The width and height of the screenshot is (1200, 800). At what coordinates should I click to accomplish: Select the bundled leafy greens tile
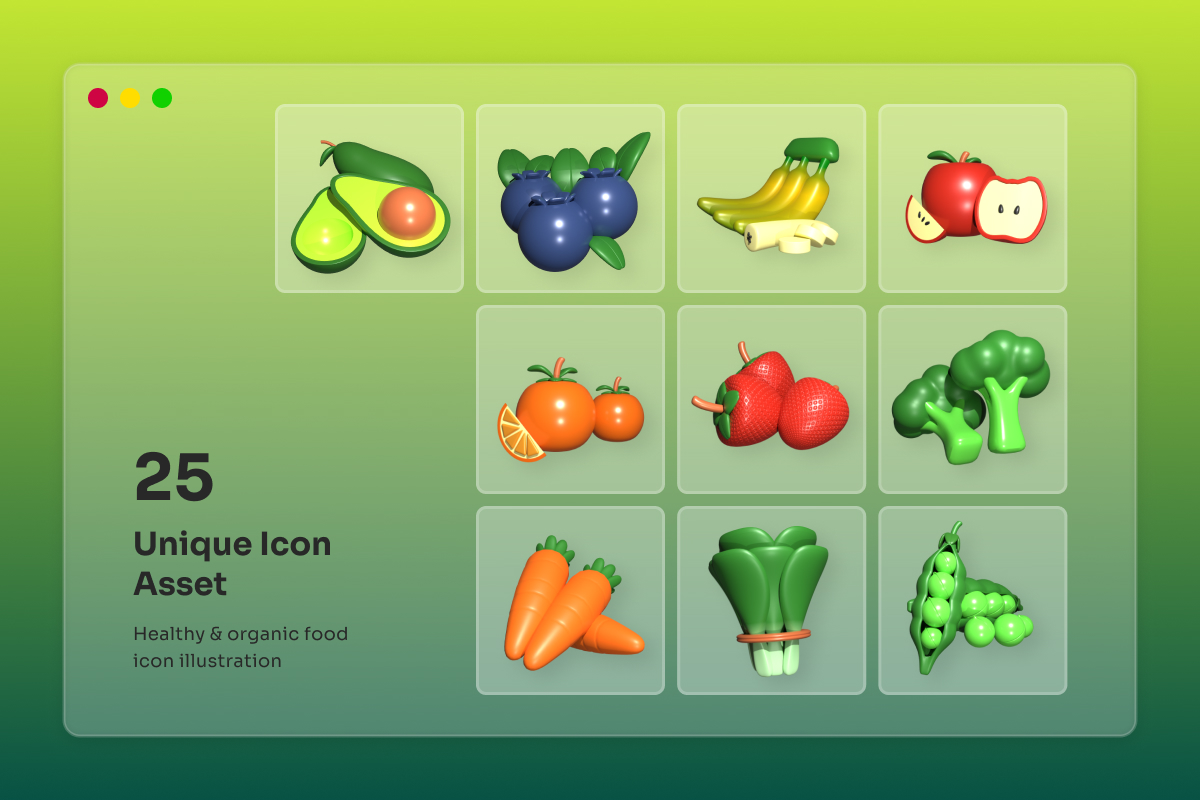click(x=771, y=600)
